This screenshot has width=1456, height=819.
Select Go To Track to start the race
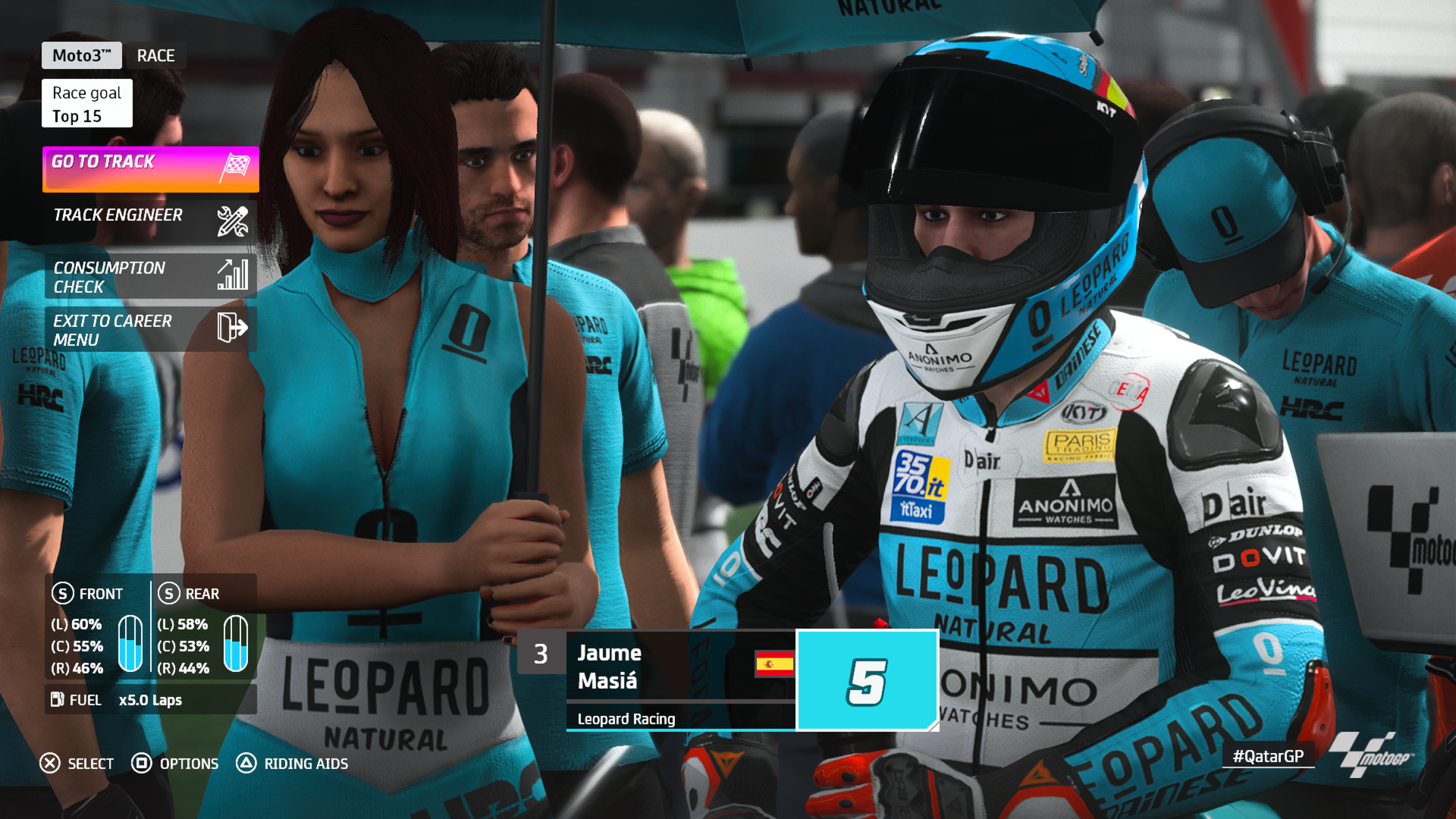point(150,168)
